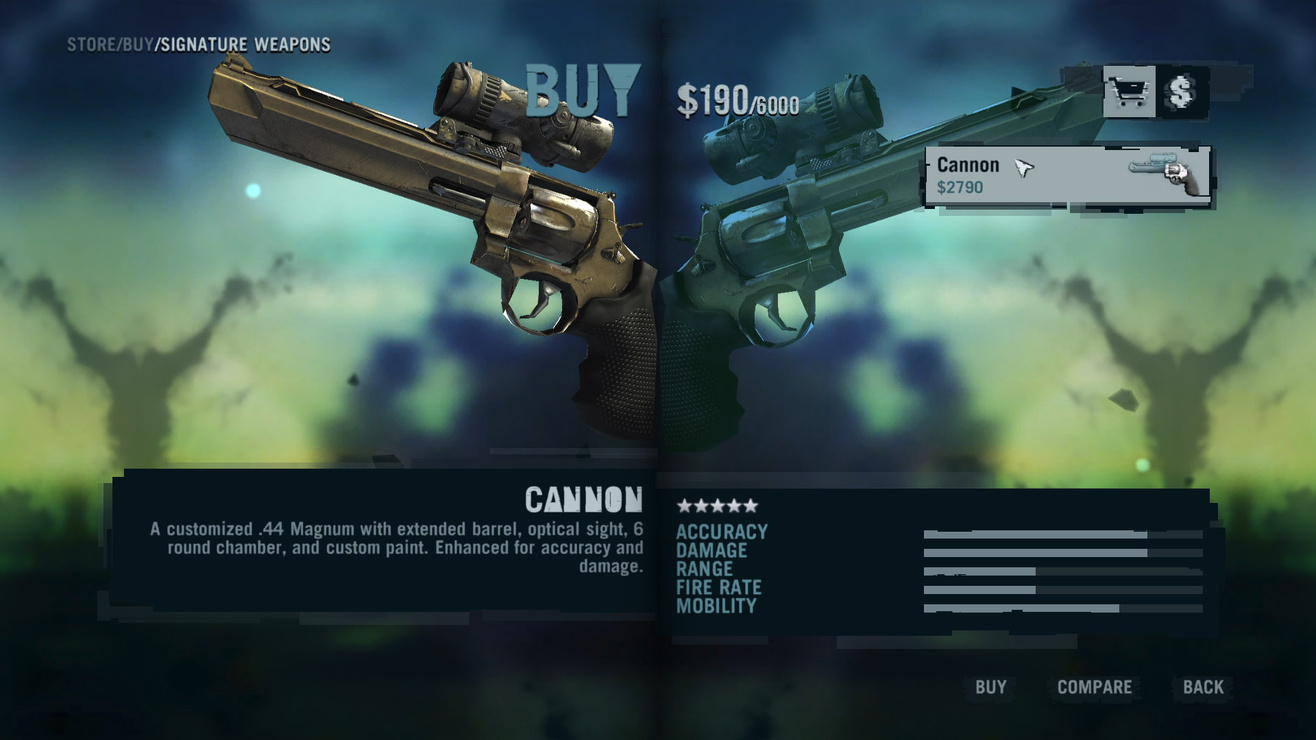Image resolution: width=1316 pixels, height=740 pixels.
Task: Open the COMPARE view
Action: (1094, 687)
